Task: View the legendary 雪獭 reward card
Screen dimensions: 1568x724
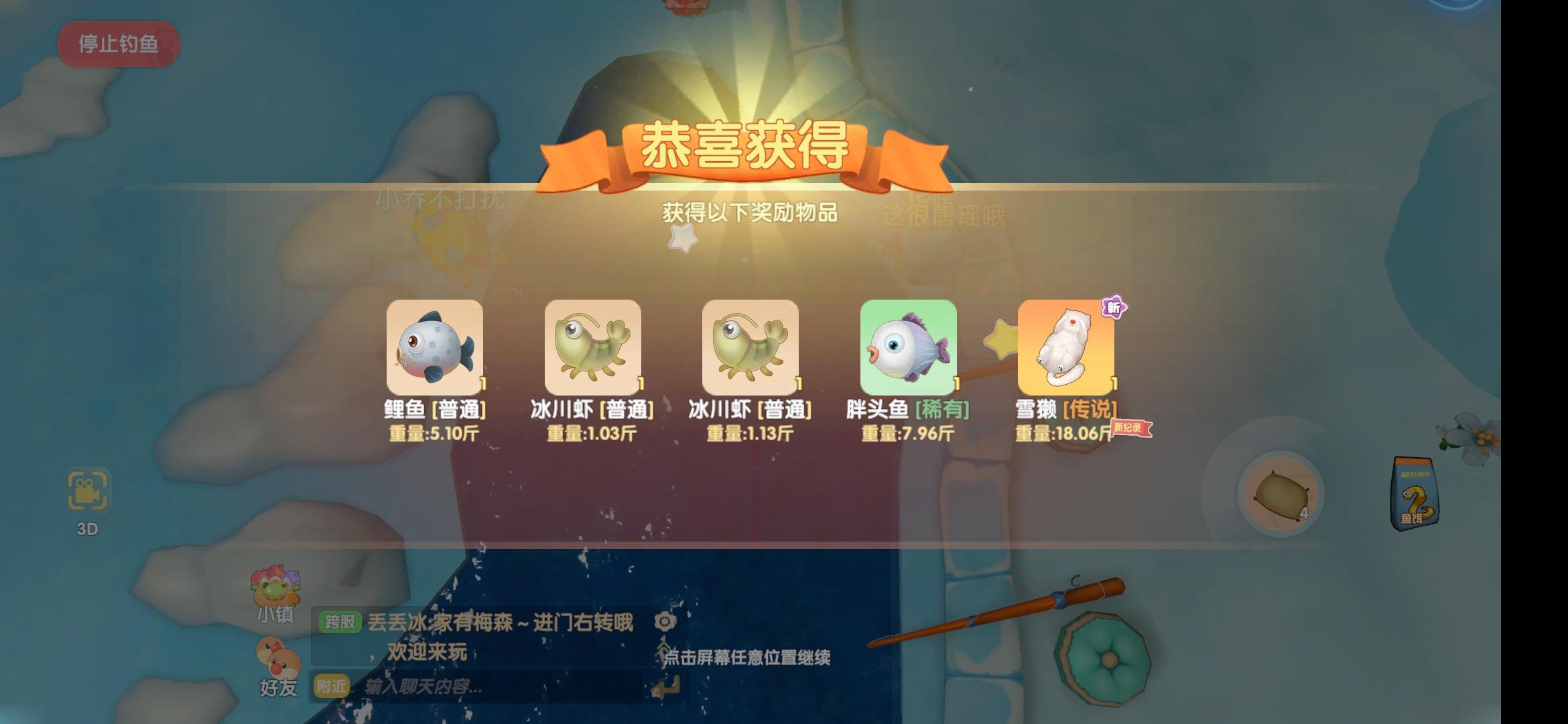Action: click(1065, 347)
